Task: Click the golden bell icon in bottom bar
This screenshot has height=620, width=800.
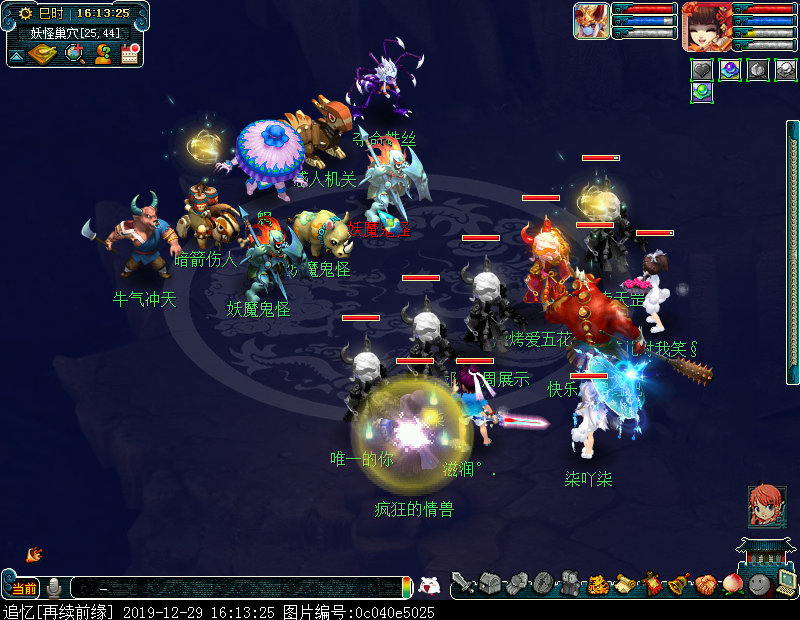Action: click(679, 583)
